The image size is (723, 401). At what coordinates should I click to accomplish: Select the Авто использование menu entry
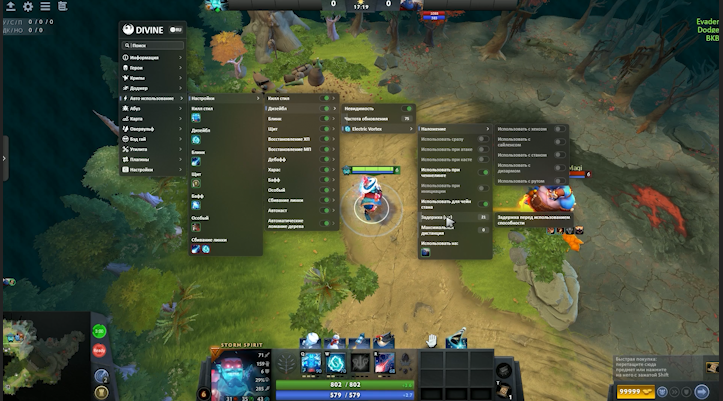pyautogui.click(x=152, y=98)
